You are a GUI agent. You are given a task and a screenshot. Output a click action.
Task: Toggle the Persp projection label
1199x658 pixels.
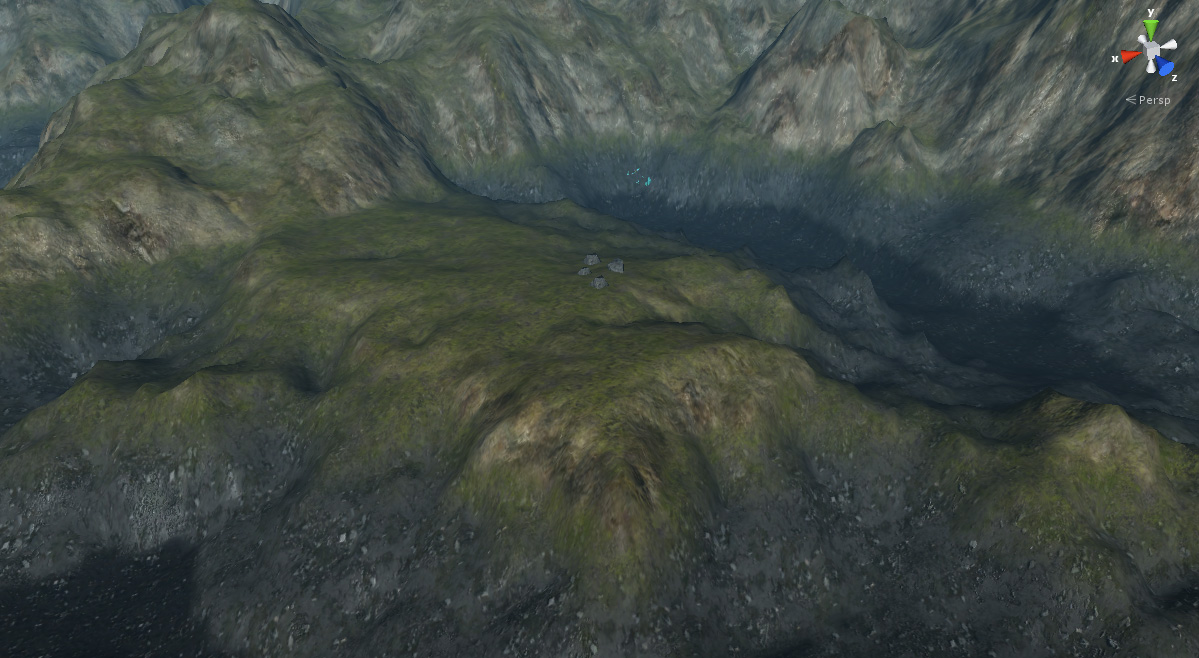(x=1151, y=100)
